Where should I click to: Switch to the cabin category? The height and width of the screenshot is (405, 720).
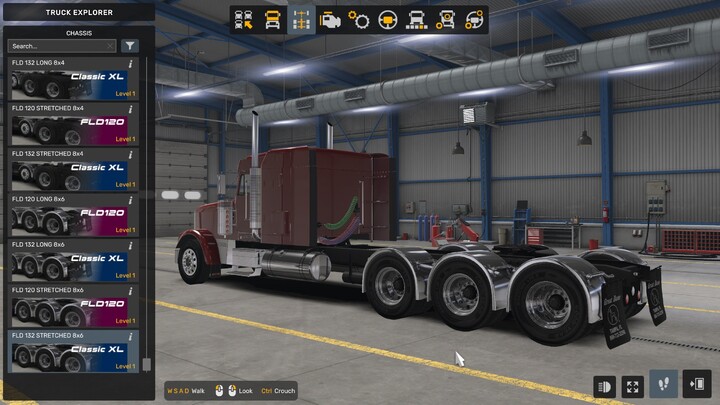(x=272, y=20)
